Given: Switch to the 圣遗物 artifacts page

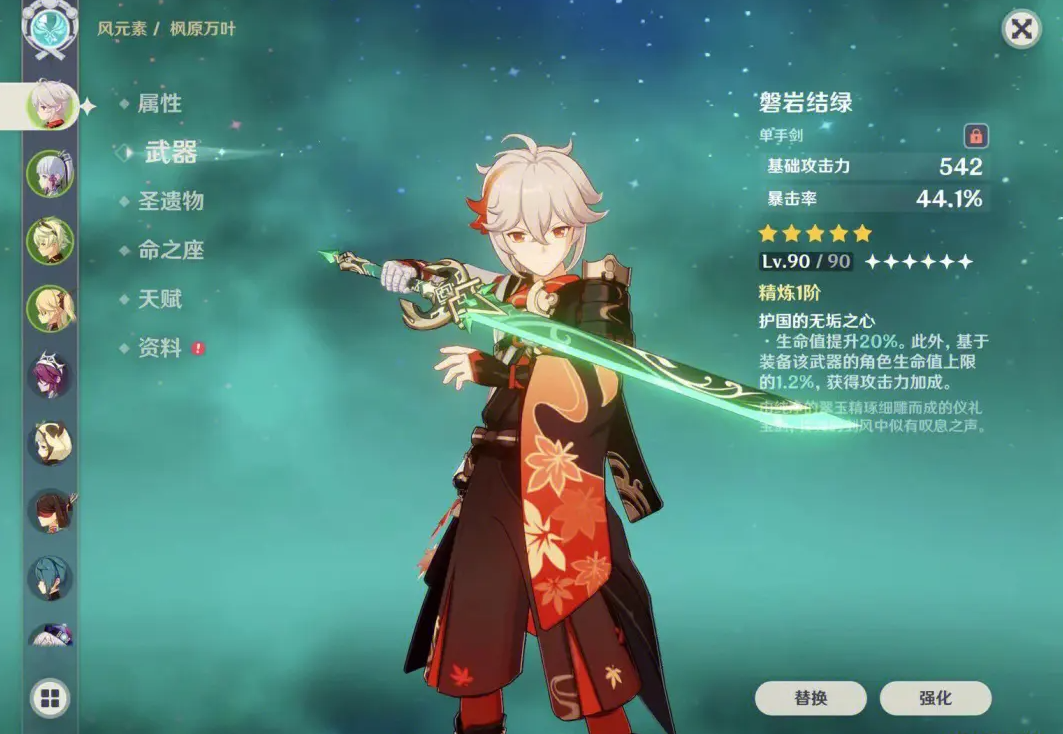Looking at the screenshot, I should tap(170, 201).
